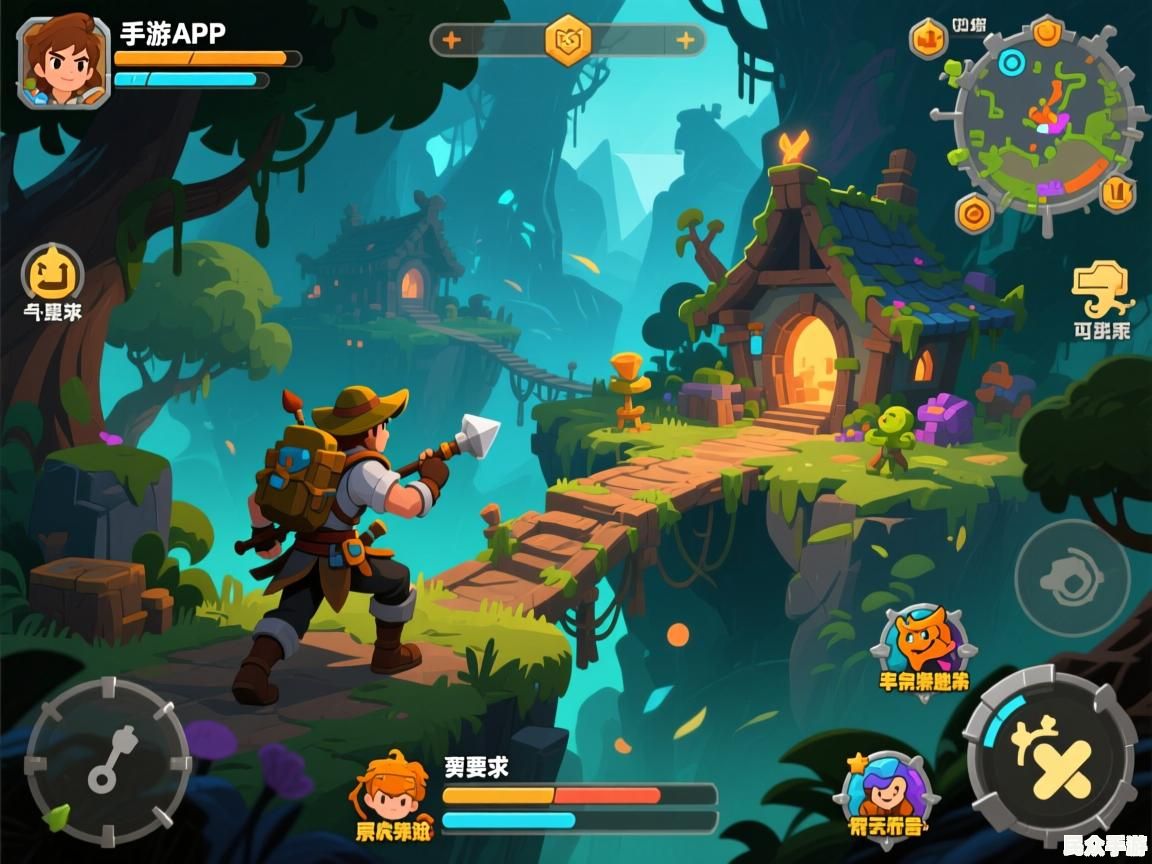Click the right plus button on top bar

point(686,40)
